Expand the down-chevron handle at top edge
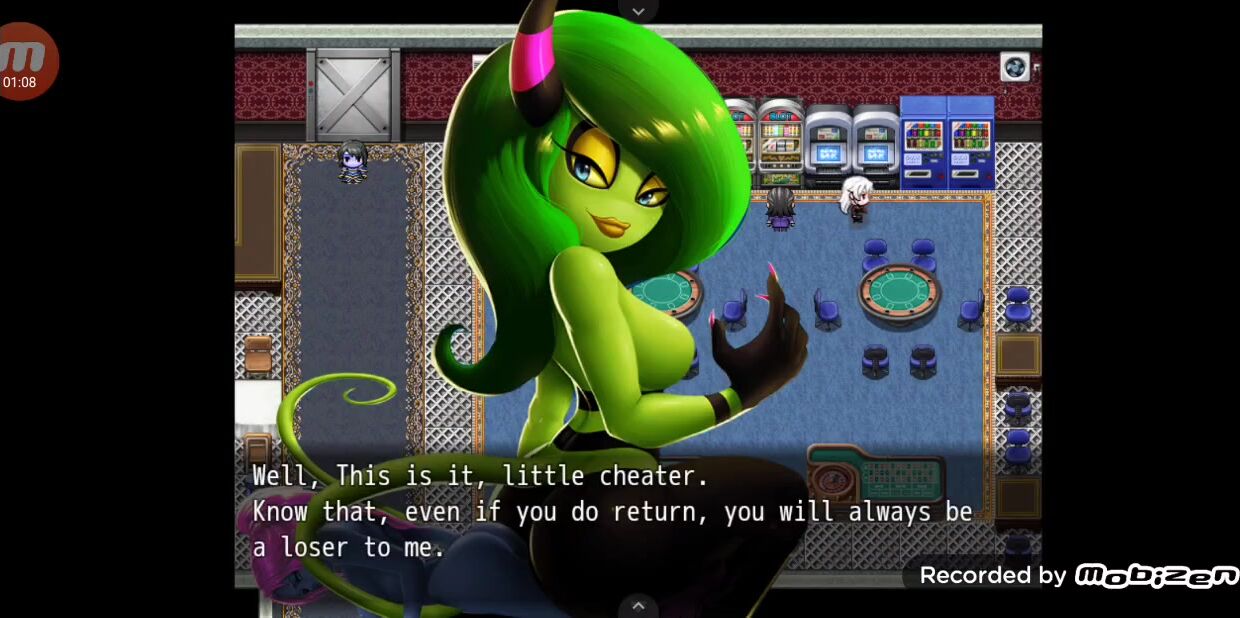Image resolution: width=1240 pixels, height=618 pixels. point(638,10)
